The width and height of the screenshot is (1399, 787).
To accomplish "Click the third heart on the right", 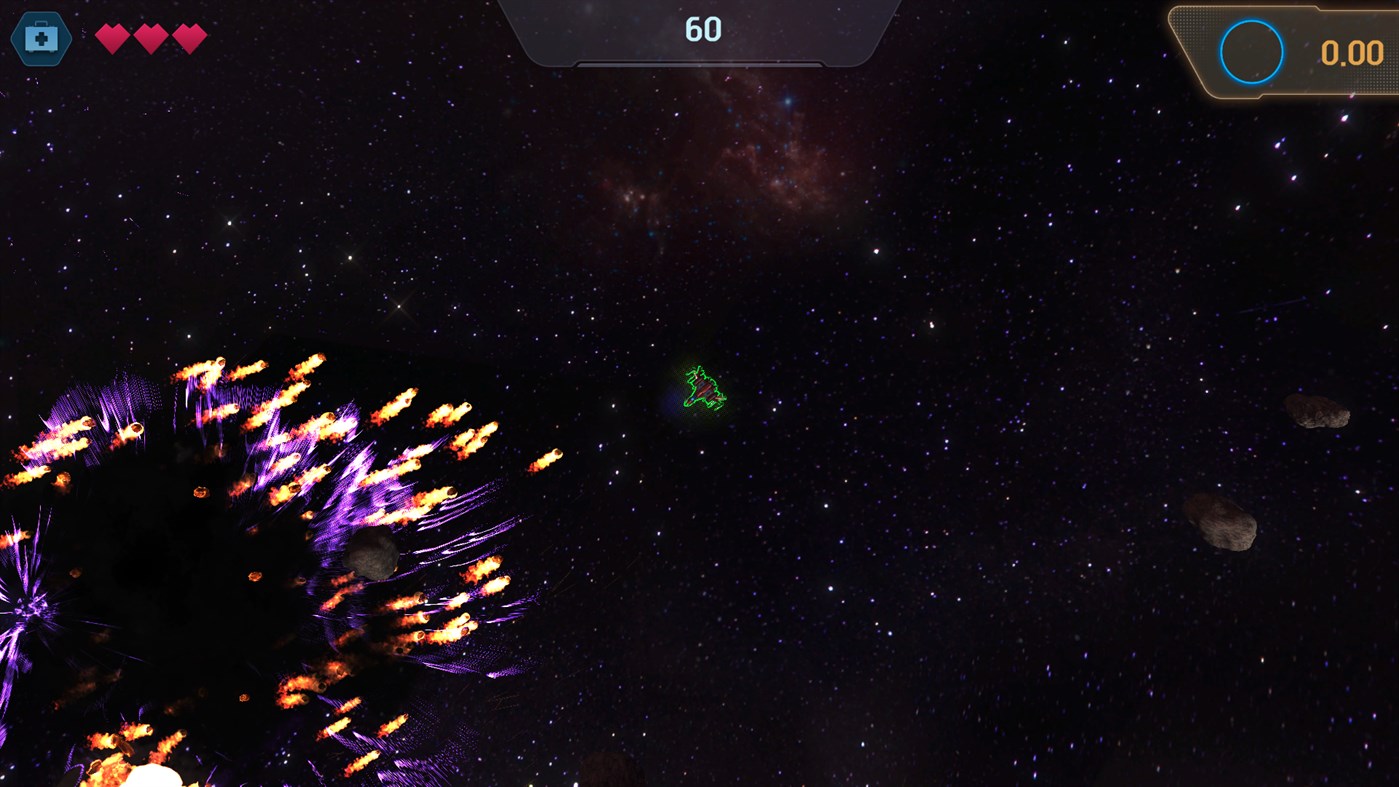I will [188, 36].
